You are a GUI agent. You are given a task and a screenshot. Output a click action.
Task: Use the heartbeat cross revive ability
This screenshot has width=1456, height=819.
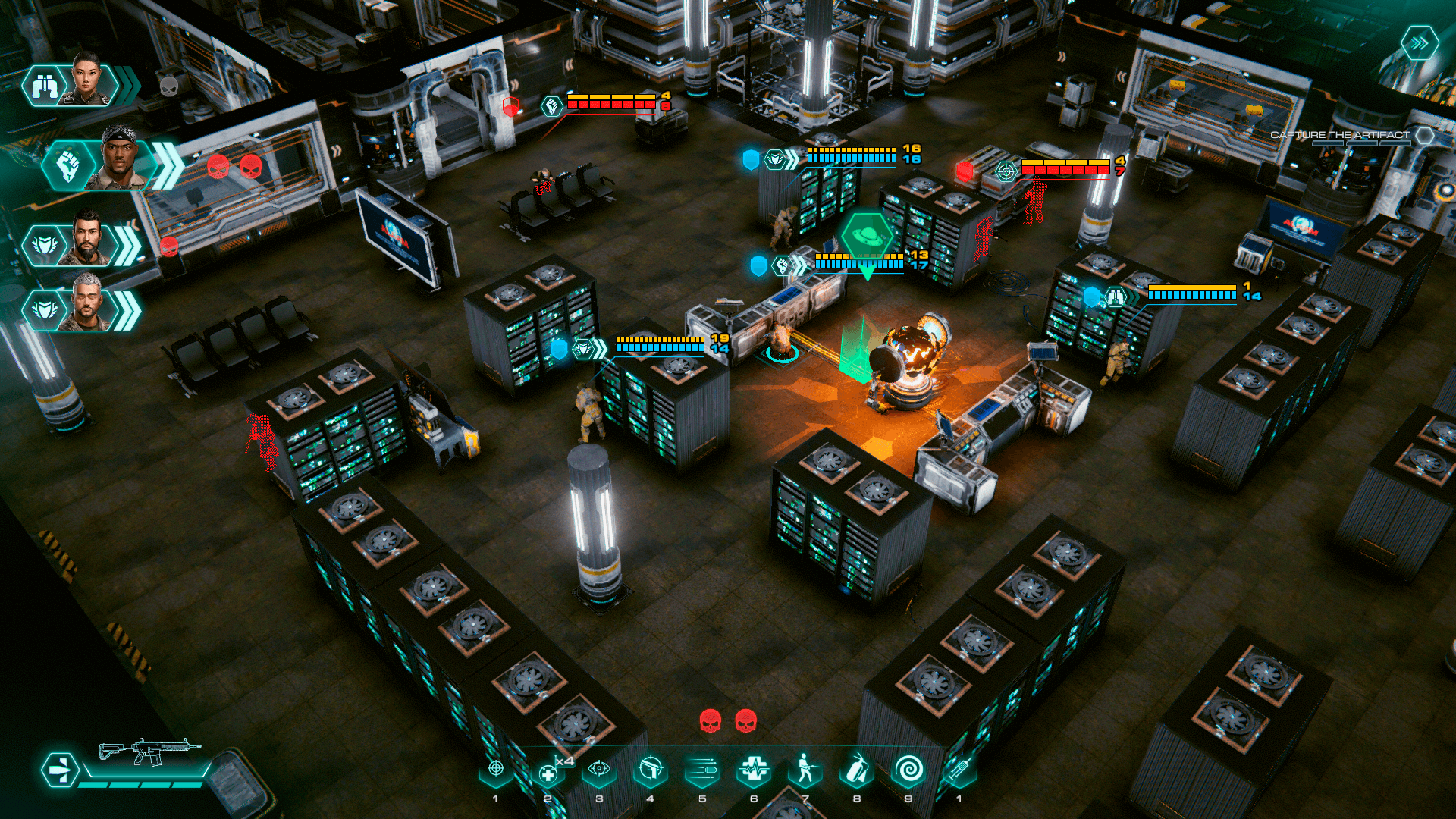754,770
